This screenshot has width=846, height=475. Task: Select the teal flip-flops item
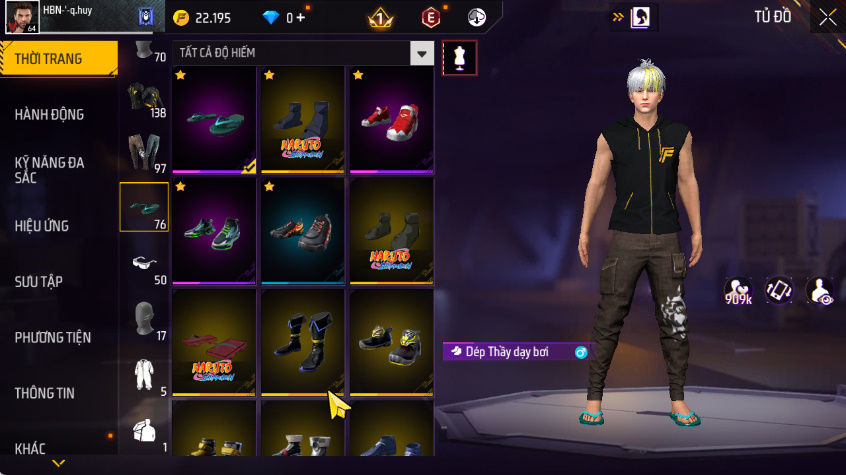(215, 119)
